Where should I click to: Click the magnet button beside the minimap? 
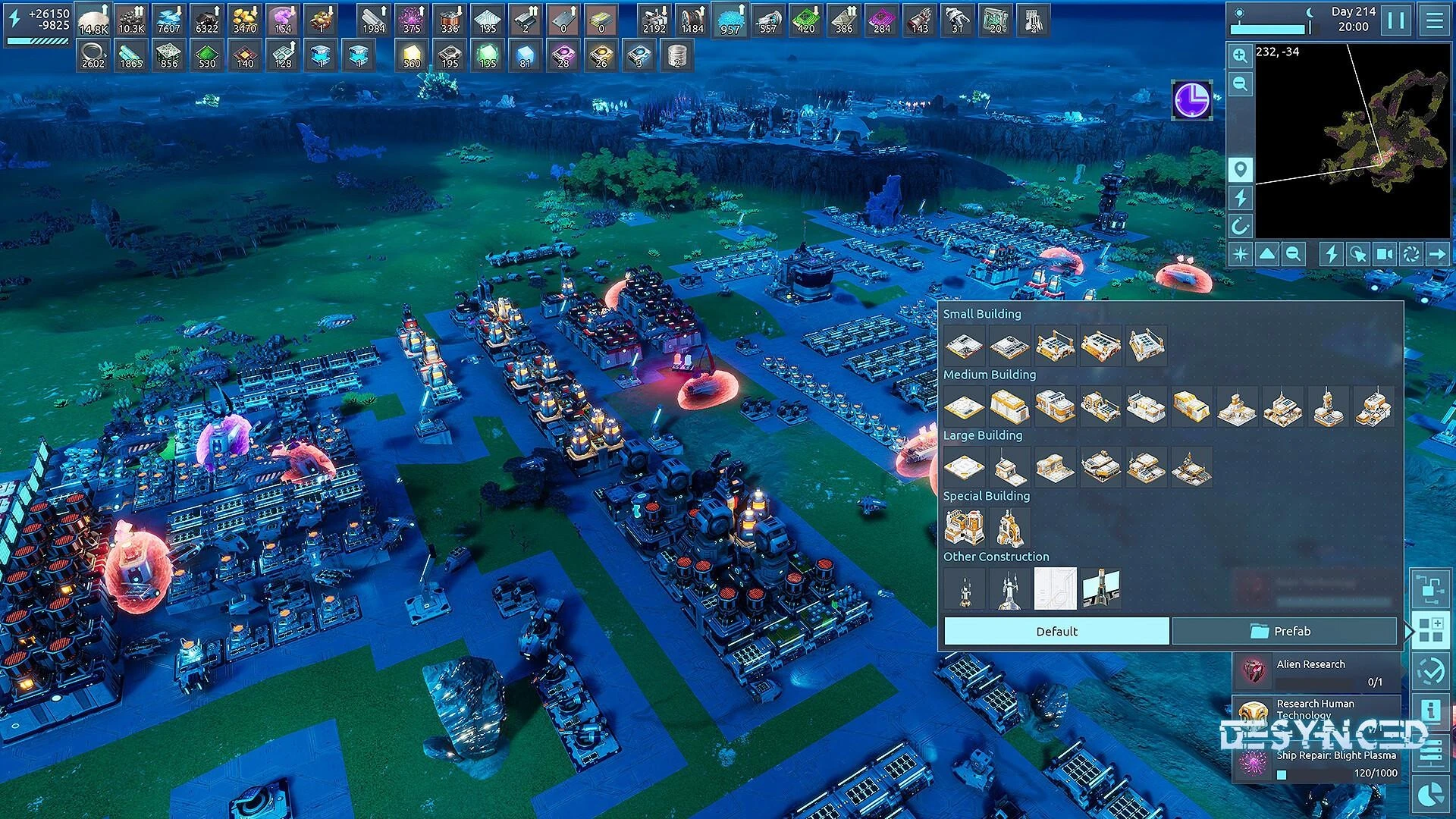coord(1240,226)
